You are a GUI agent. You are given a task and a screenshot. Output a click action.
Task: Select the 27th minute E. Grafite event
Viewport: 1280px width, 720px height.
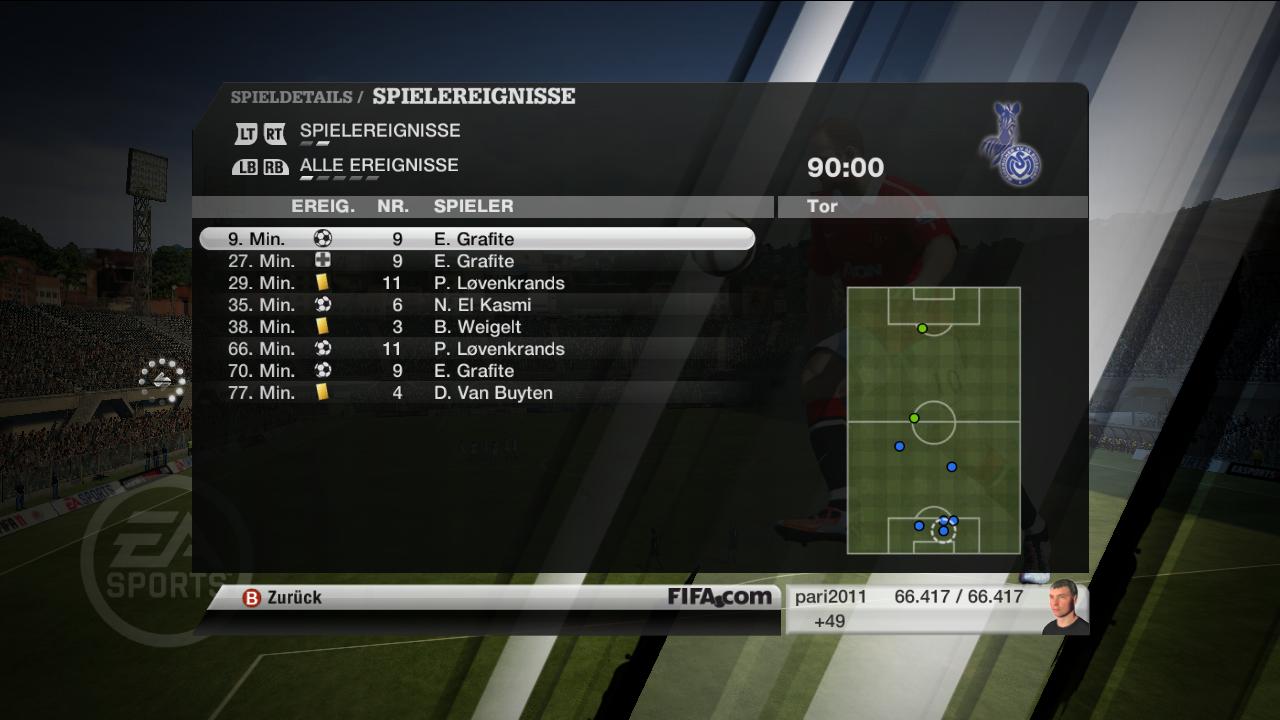click(476, 261)
